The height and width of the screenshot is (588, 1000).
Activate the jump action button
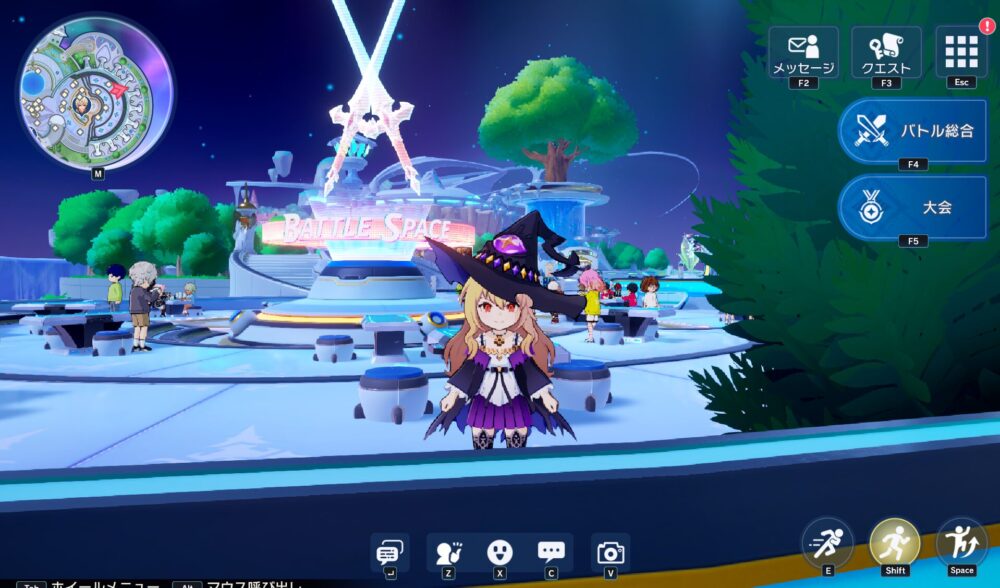pyautogui.click(x=961, y=543)
